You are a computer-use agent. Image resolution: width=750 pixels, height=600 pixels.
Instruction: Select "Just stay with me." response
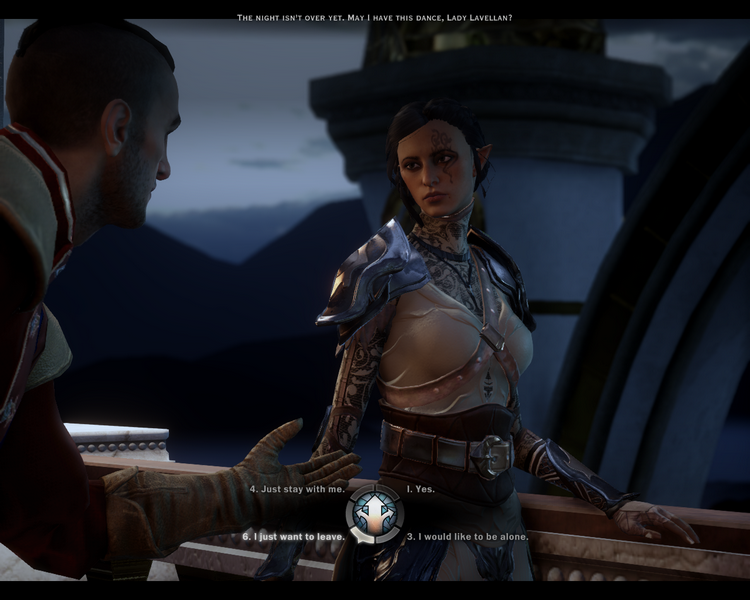[297, 490]
